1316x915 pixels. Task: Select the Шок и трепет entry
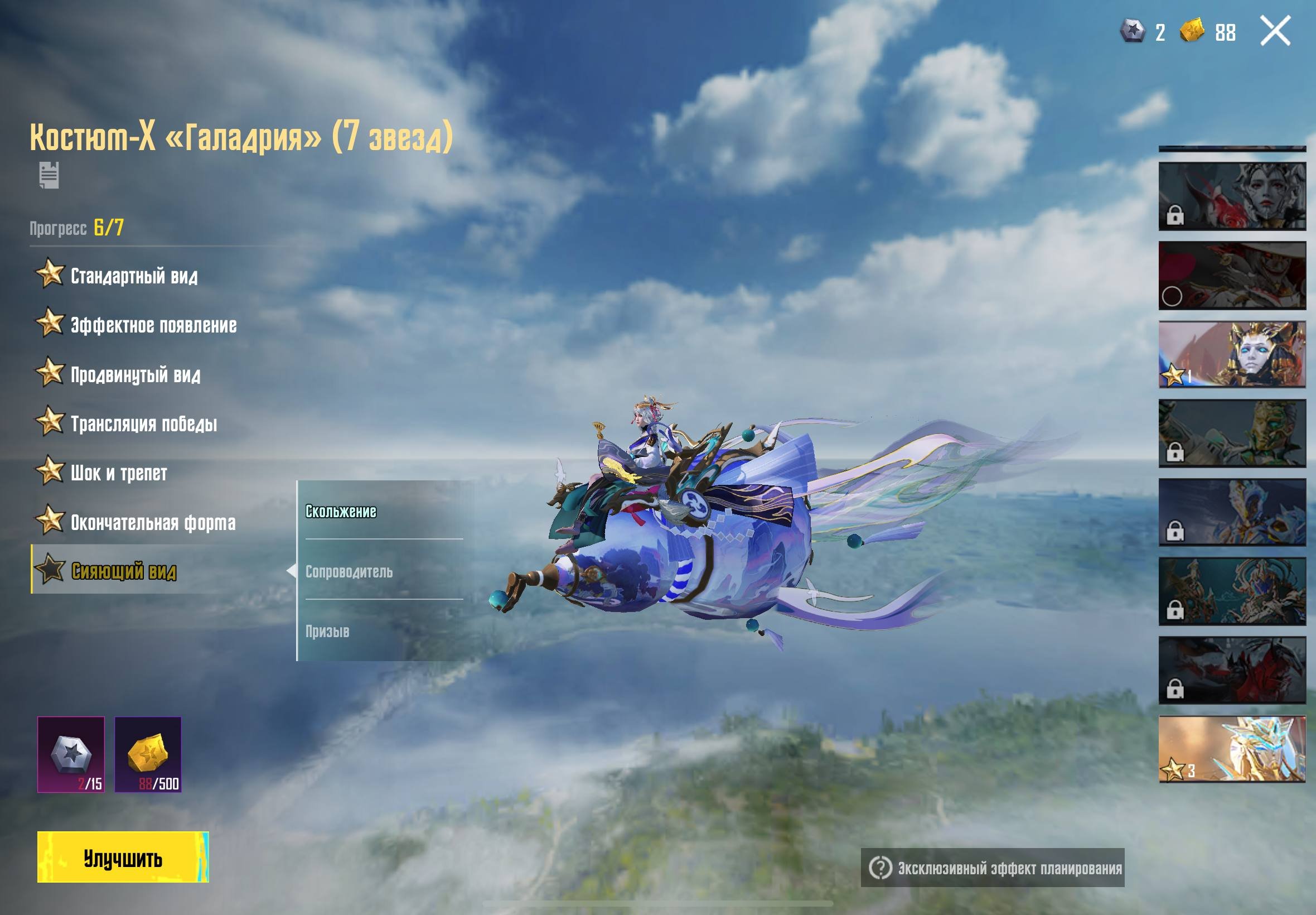(x=118, y=473)
